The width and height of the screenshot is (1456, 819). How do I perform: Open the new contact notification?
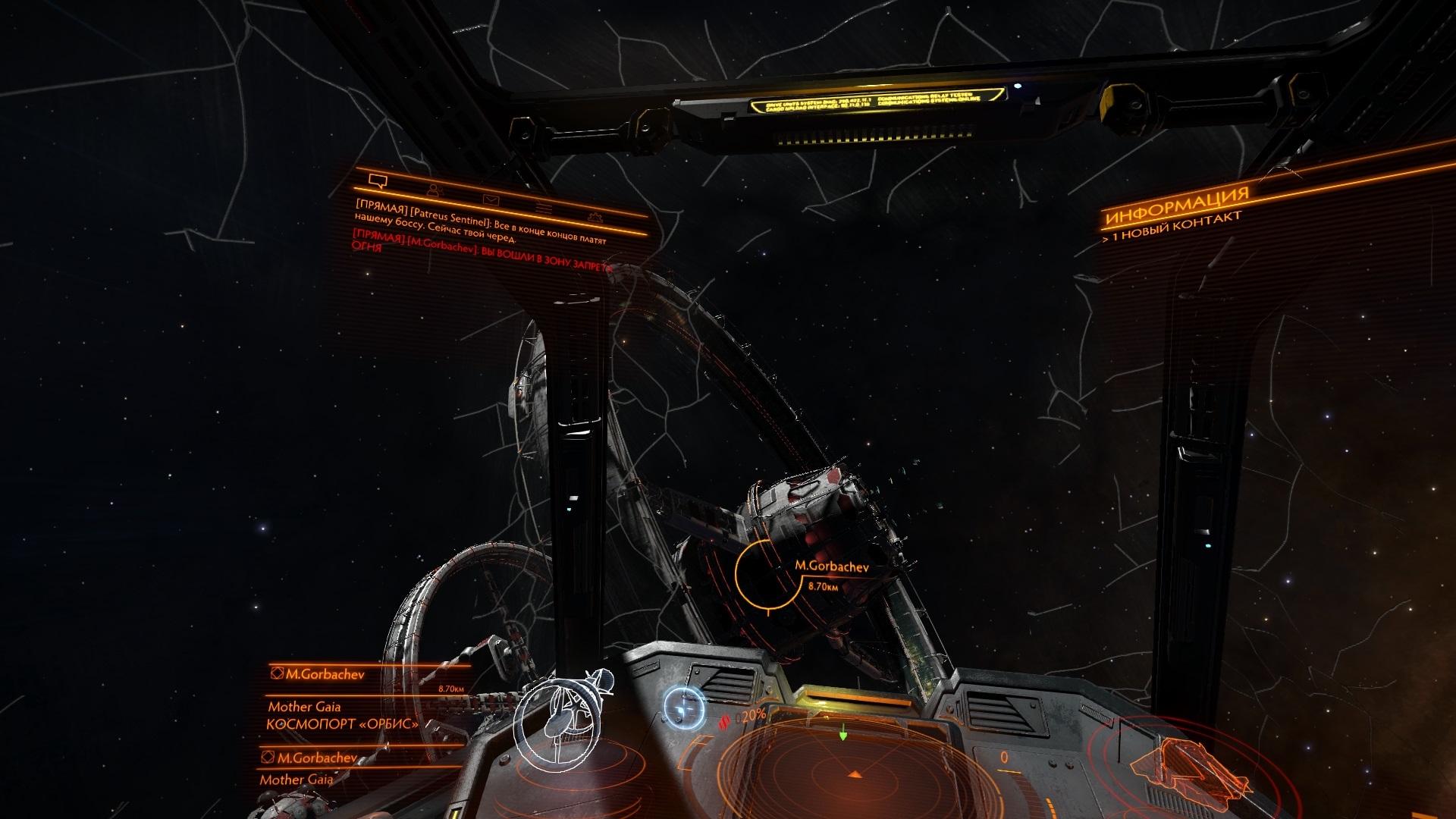coord(1171,227)
